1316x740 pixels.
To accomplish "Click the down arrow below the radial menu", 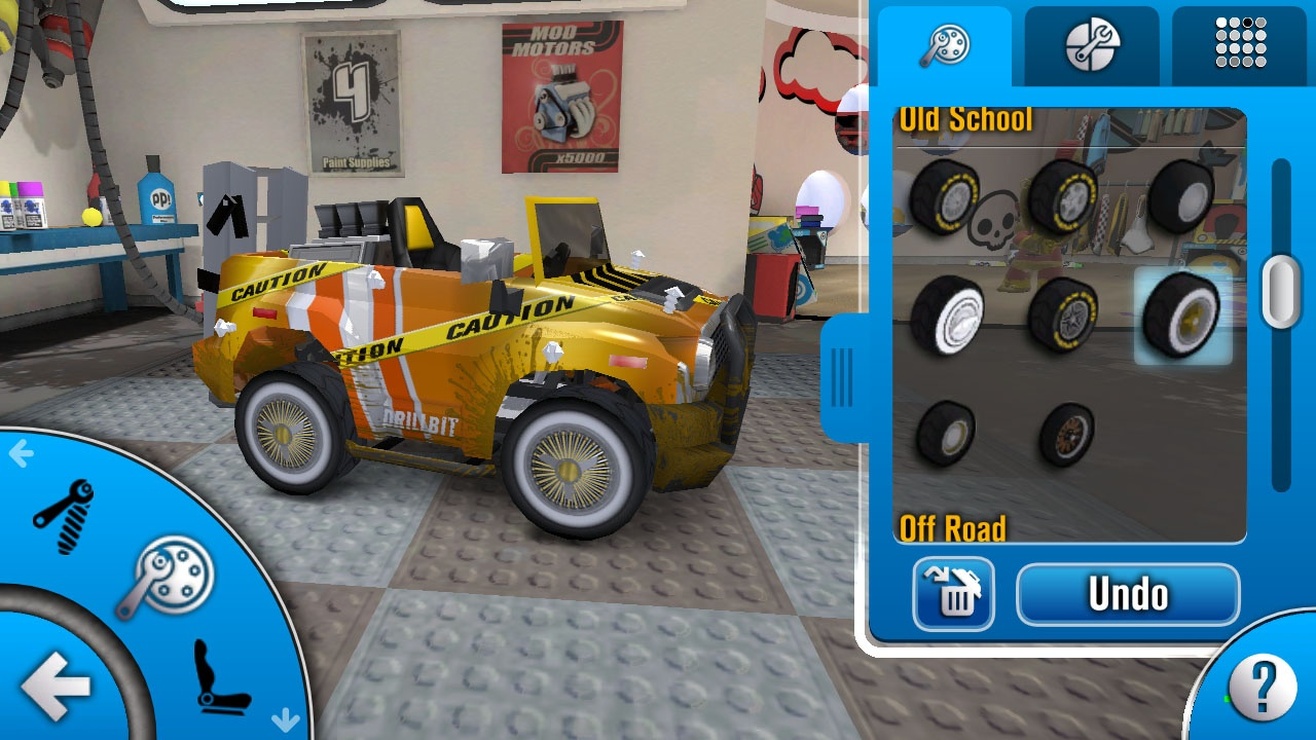I will pos(286,718).
